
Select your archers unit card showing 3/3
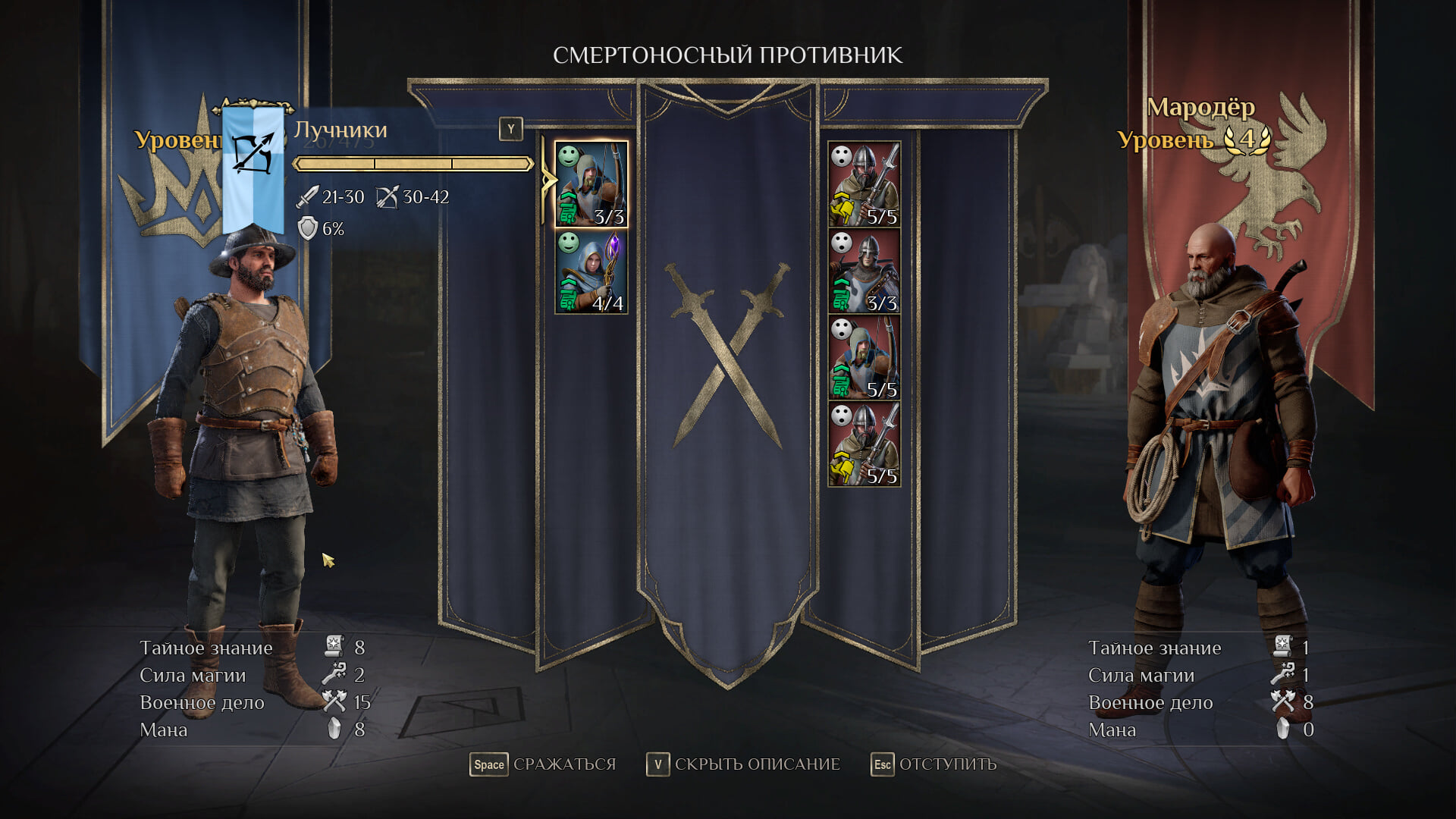pos(591,184)
